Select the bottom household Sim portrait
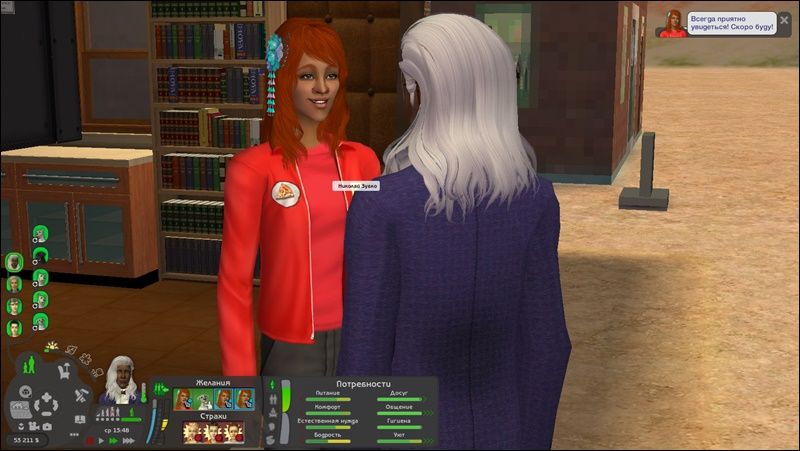 tap(14, 327)
